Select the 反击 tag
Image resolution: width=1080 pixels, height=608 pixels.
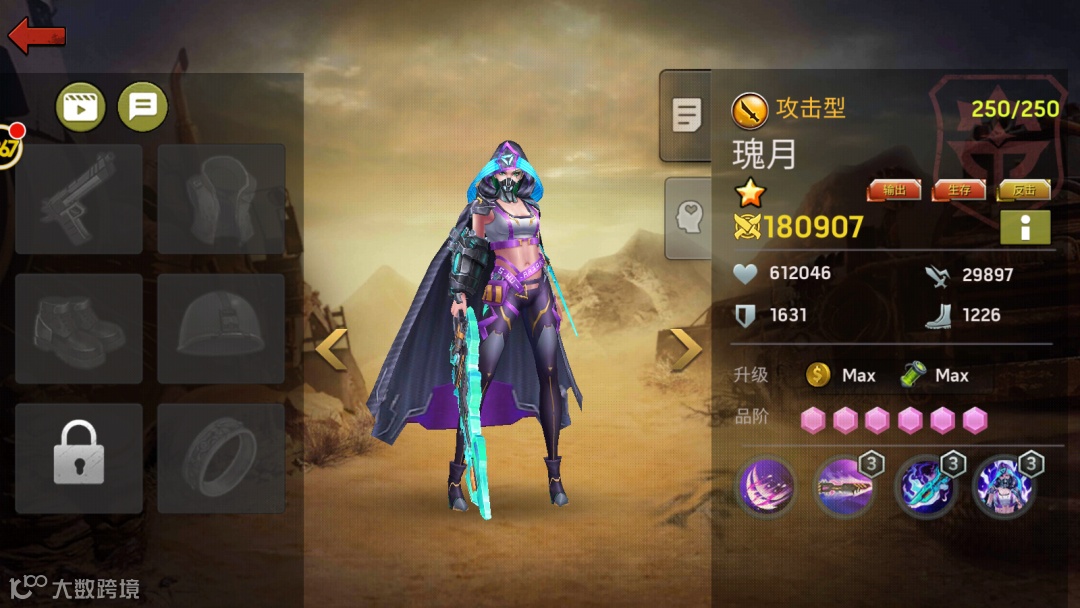click(1024, 190)
